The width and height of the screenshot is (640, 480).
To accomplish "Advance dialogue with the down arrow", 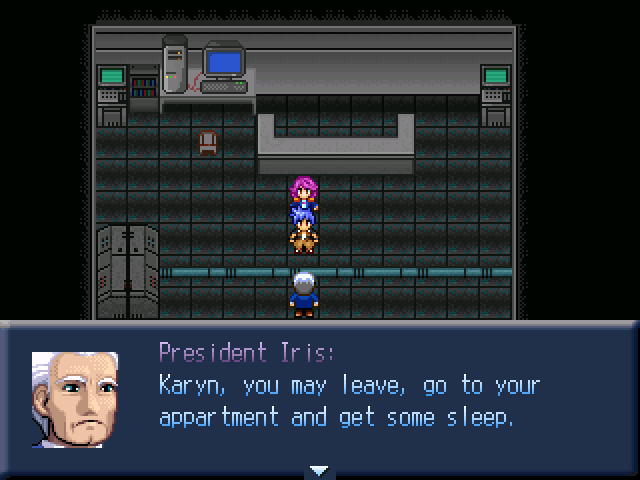I will click(319, 470).
